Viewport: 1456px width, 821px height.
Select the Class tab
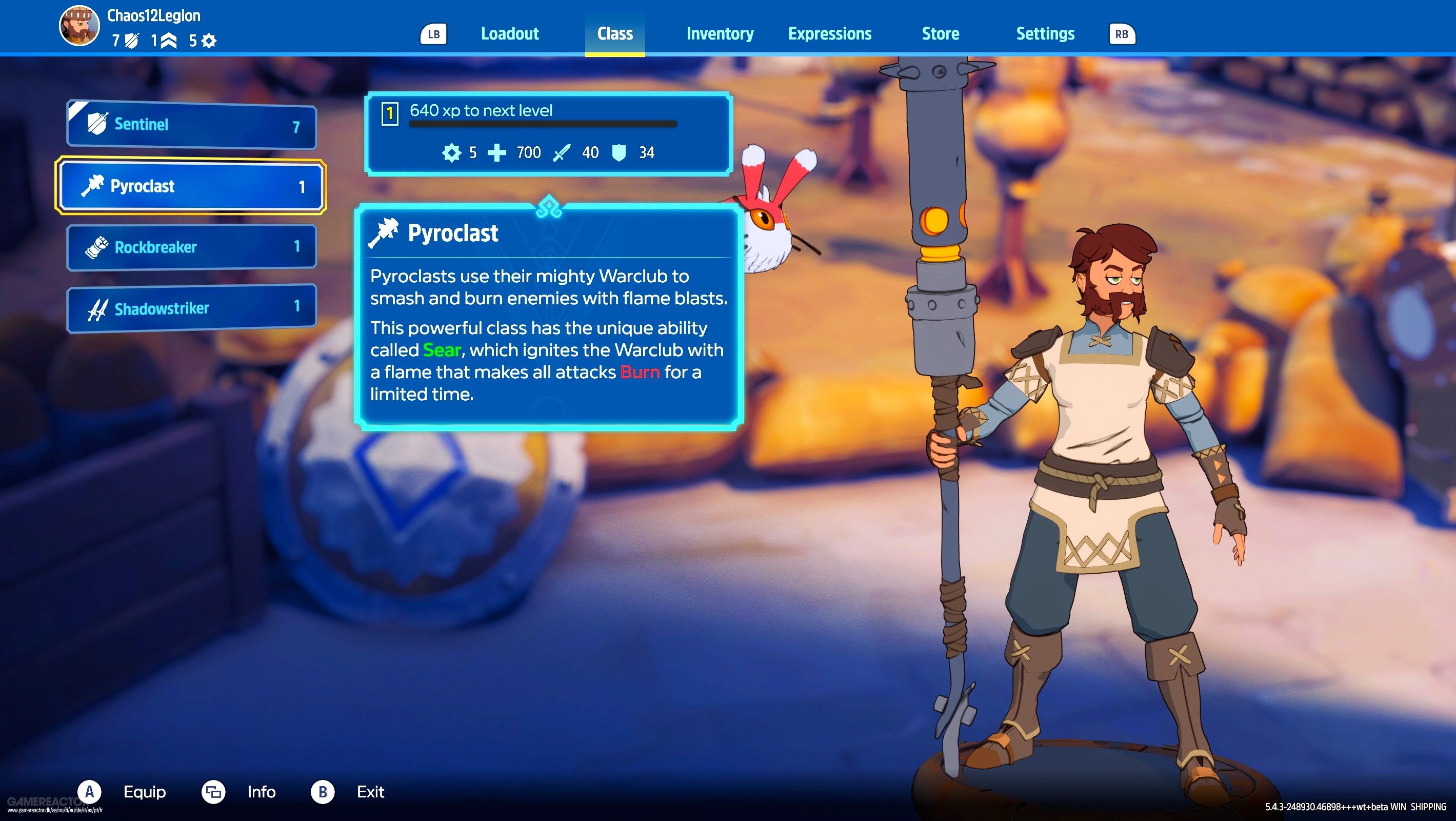[614, 34]
